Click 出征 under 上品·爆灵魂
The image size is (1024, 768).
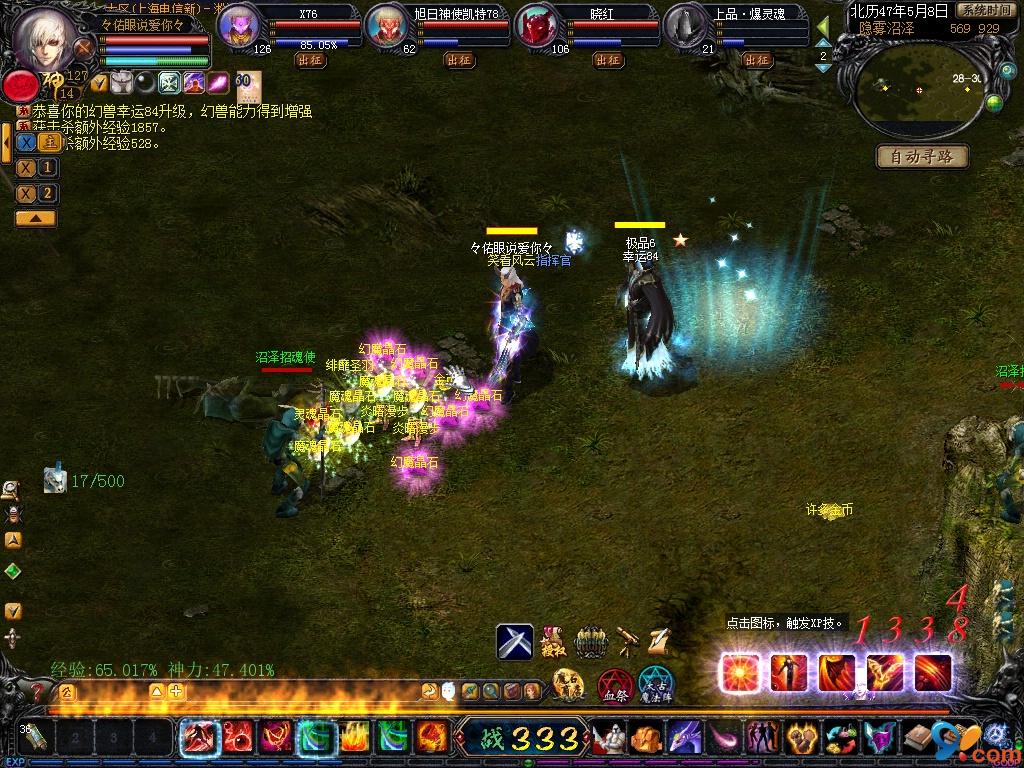click(757, 60)
